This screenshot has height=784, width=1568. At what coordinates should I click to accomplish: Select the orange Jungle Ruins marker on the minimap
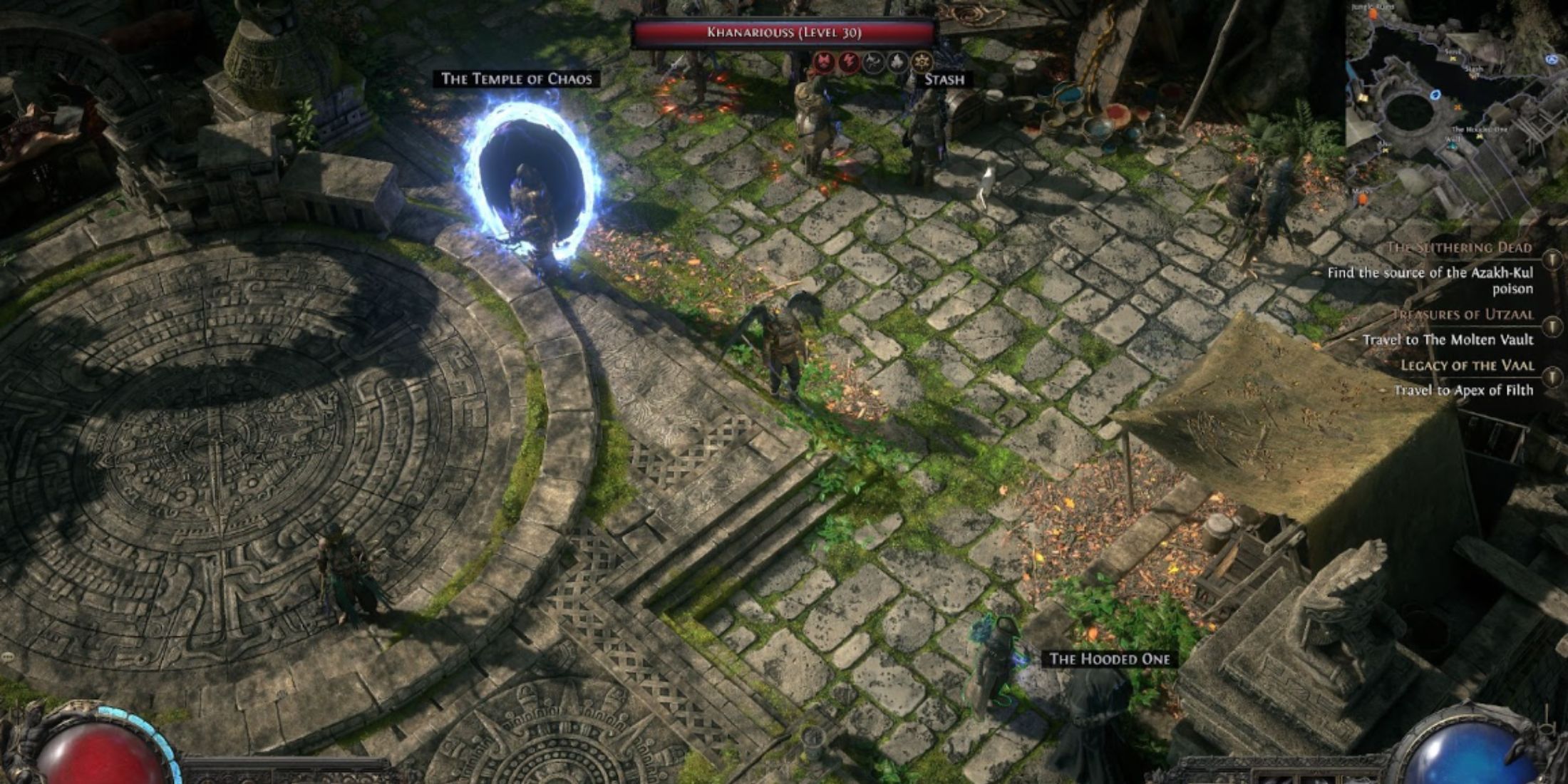[1373, 14]
